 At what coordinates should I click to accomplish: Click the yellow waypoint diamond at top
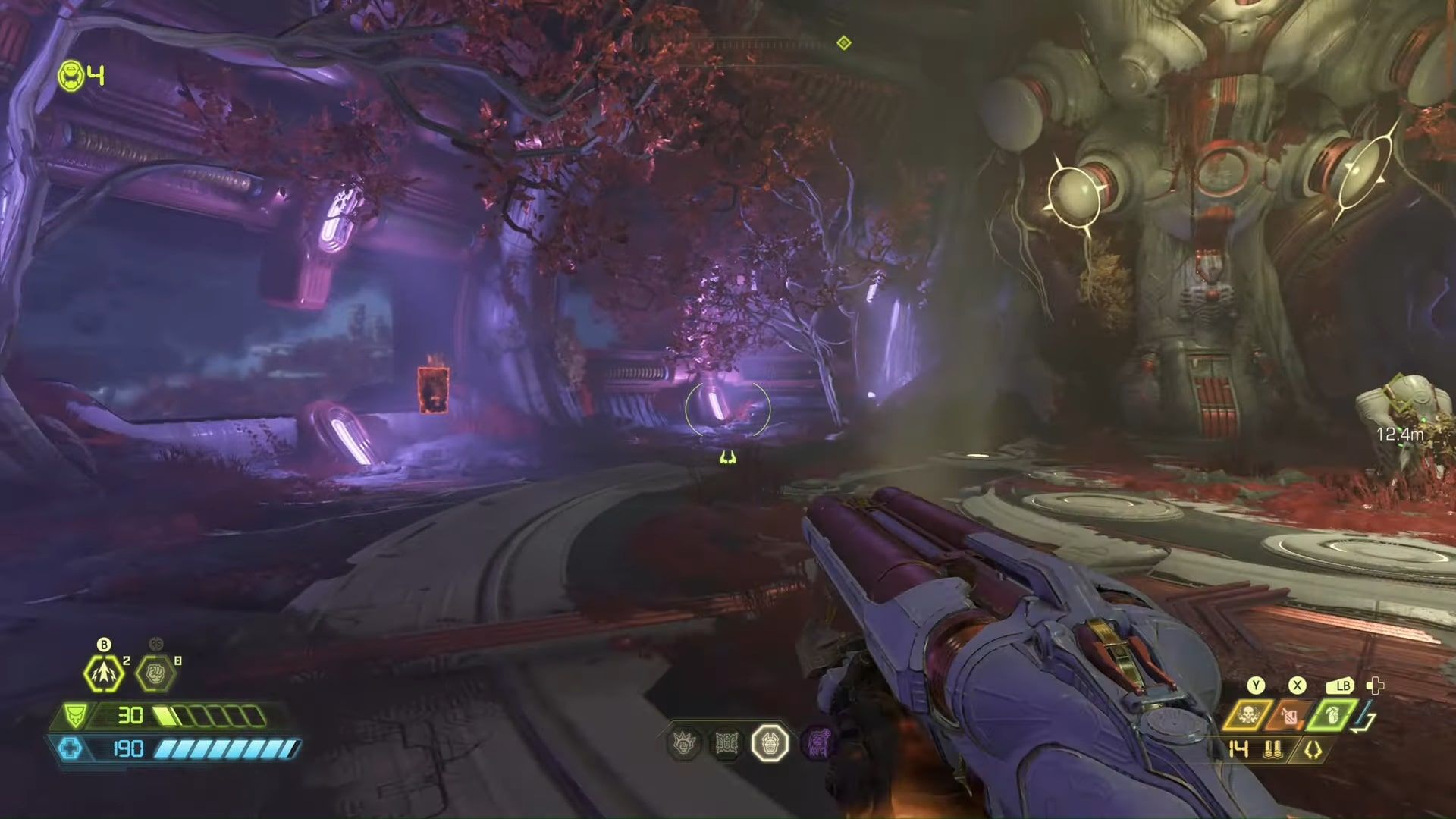coord(844,43)
